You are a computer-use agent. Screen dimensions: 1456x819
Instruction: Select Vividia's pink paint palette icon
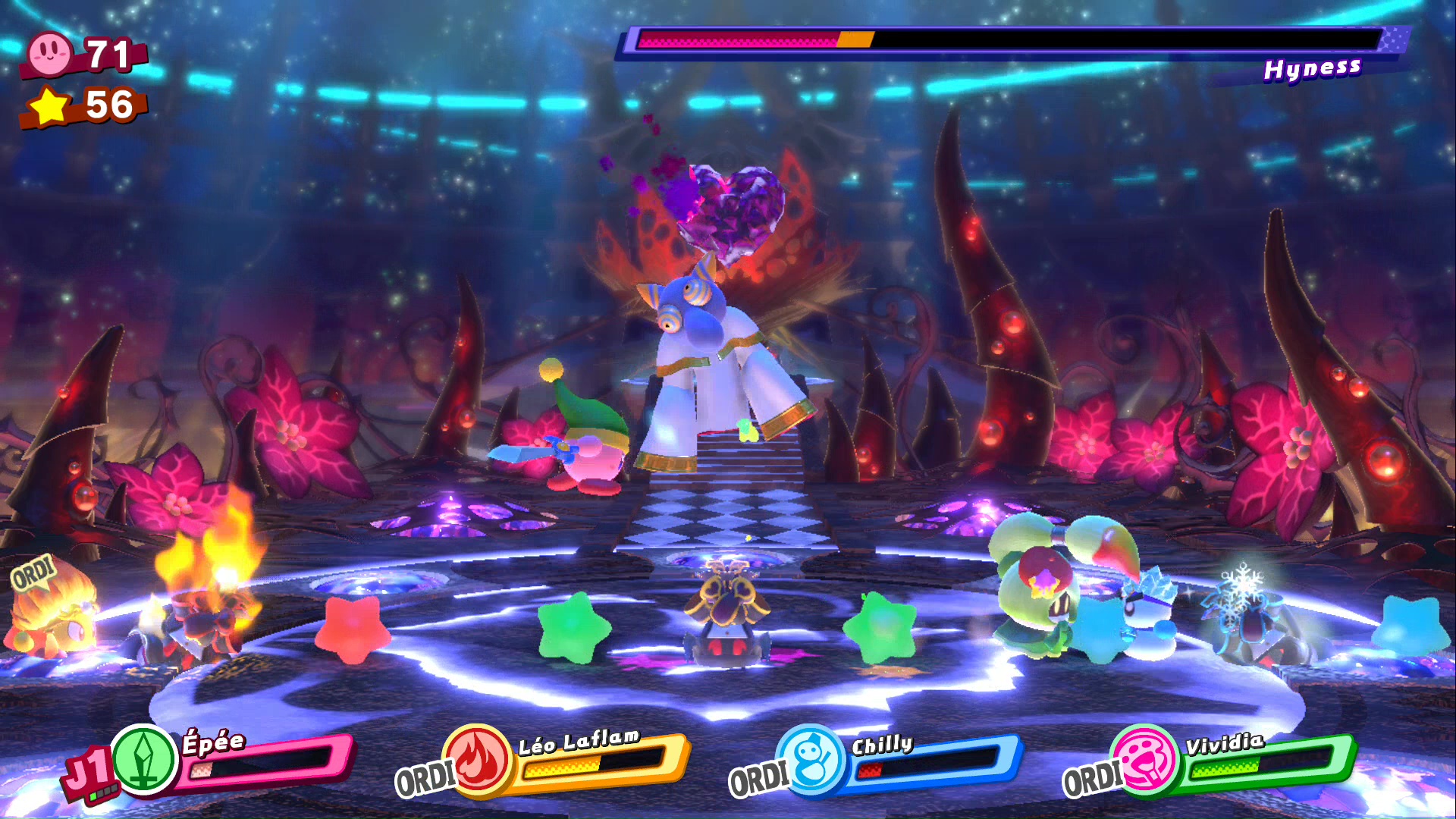1146,759
